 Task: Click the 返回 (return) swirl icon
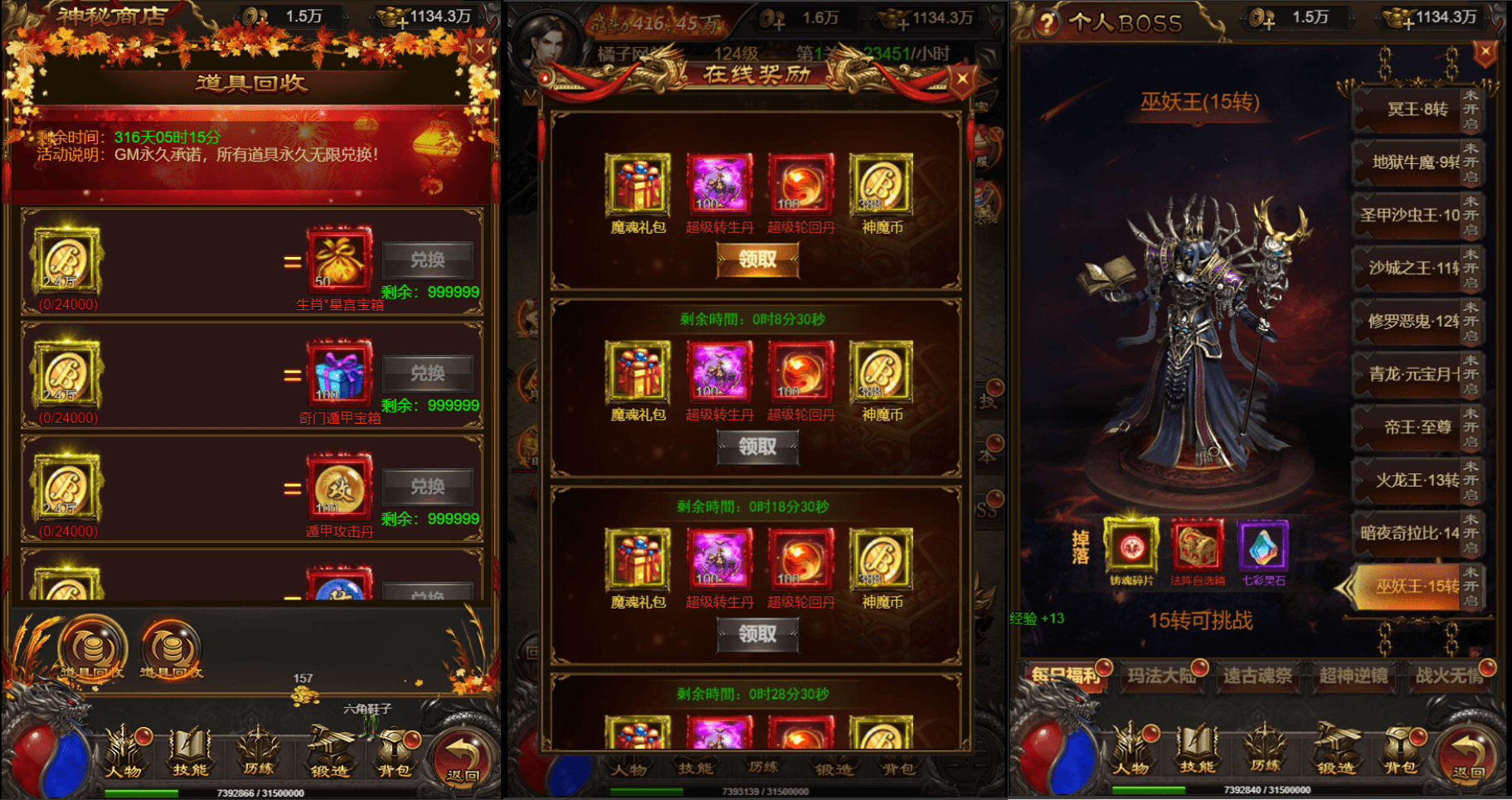pos(461,754)
